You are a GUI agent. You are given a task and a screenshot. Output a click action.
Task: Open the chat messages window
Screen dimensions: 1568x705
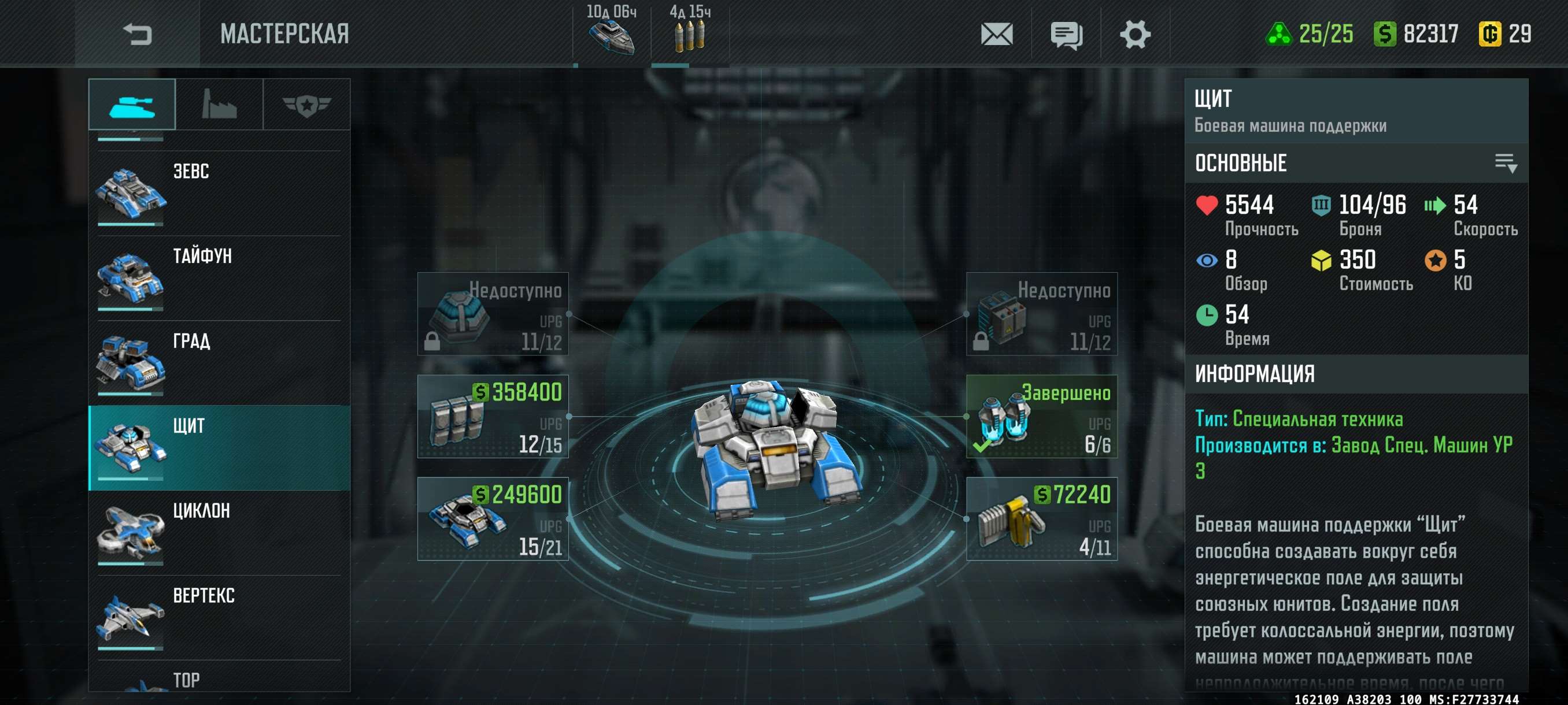1066,35
